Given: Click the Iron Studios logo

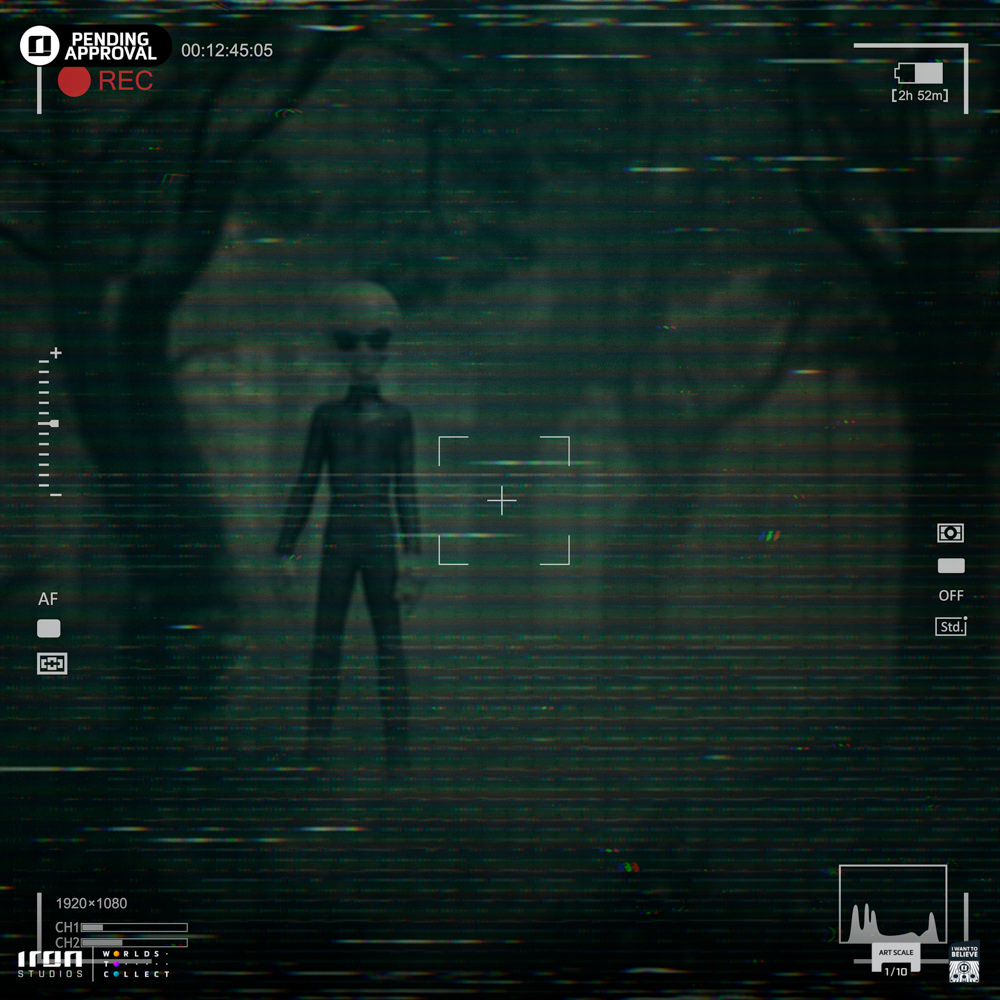Looking at the screenshot, I should point(50,963).
